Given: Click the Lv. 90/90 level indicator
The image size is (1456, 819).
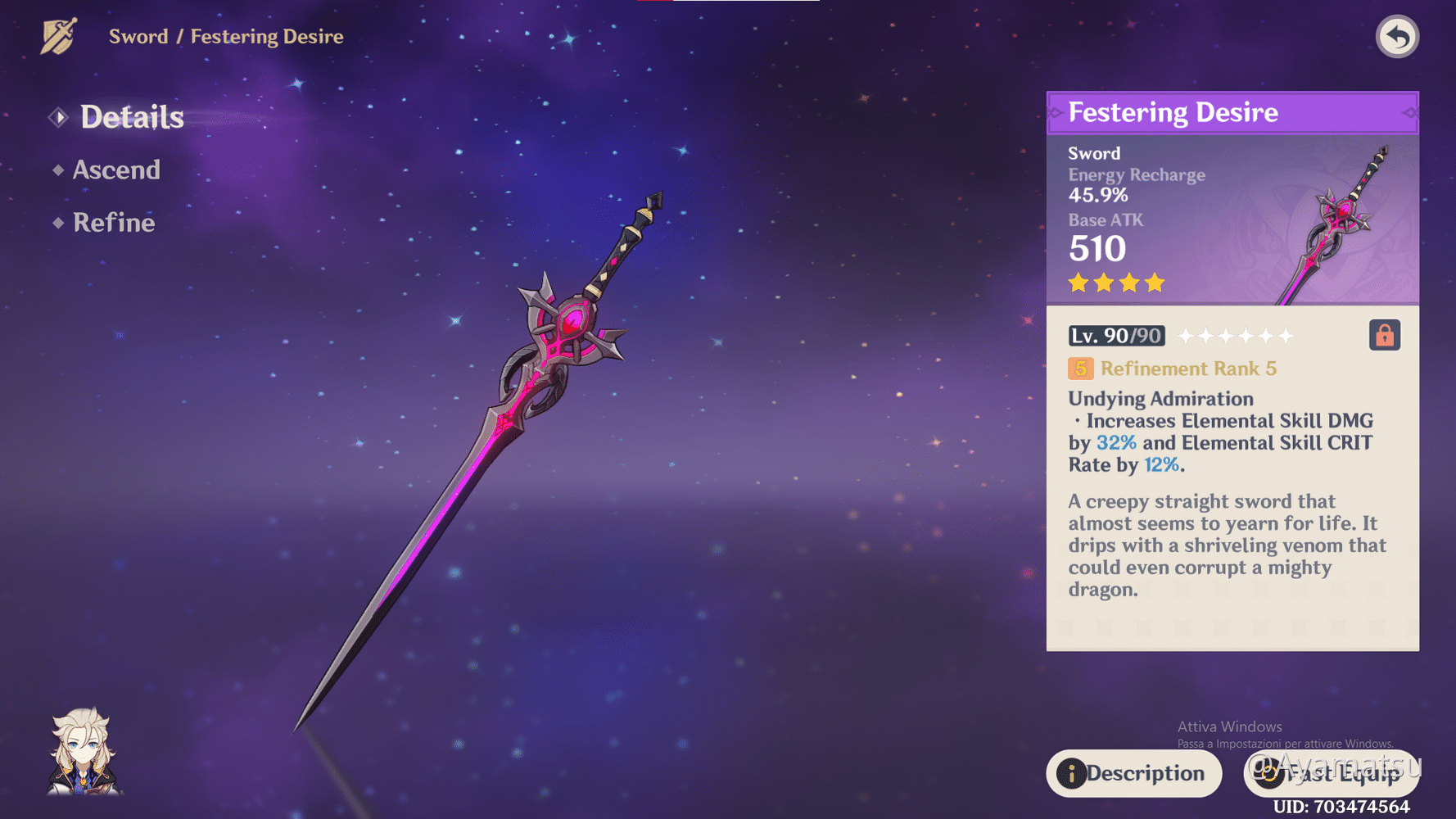Looking at the screenshot, I should (x=1115, y=336).
